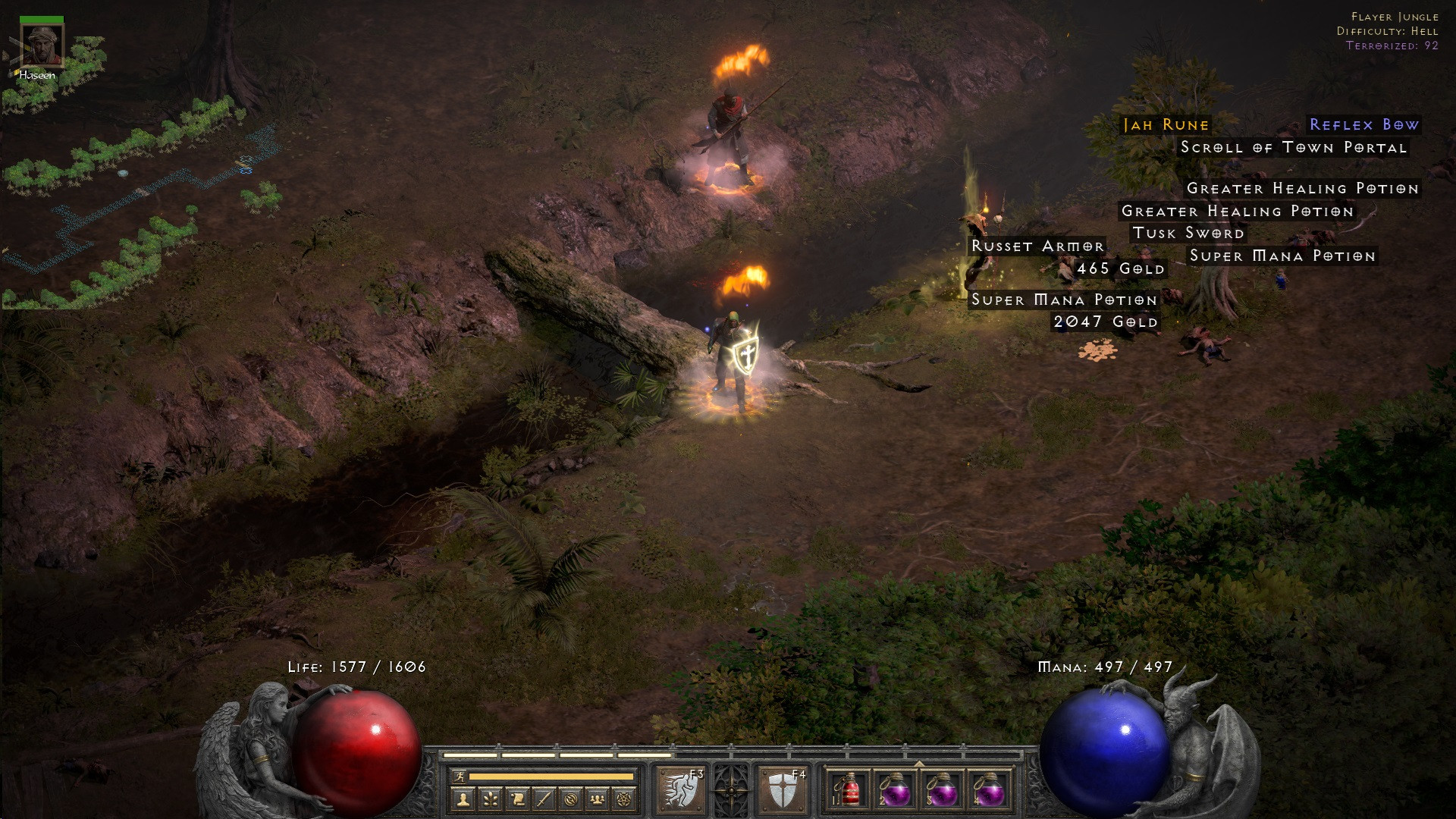This screenshot has width=1456, height=819.
Task: Select the Holy Shield skill on F4
Action: tap(782, 790)
